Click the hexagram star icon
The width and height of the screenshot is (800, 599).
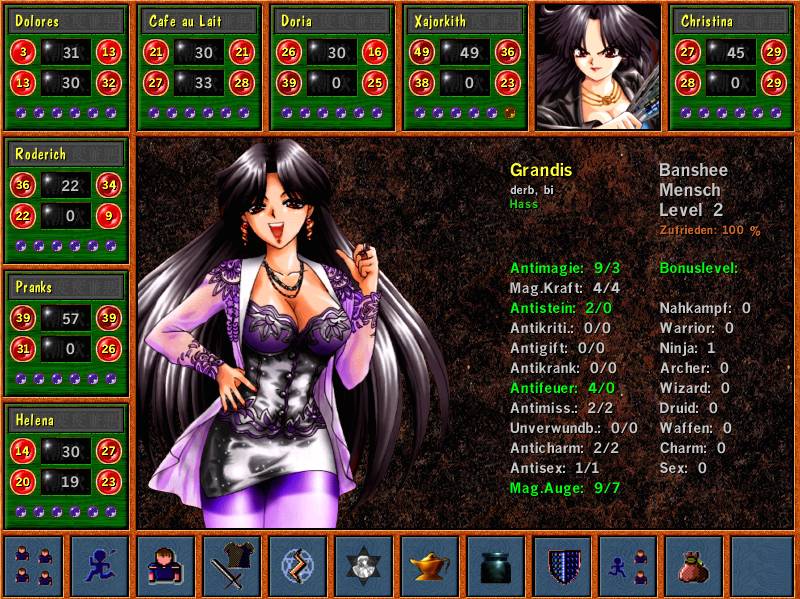(364, 566)
